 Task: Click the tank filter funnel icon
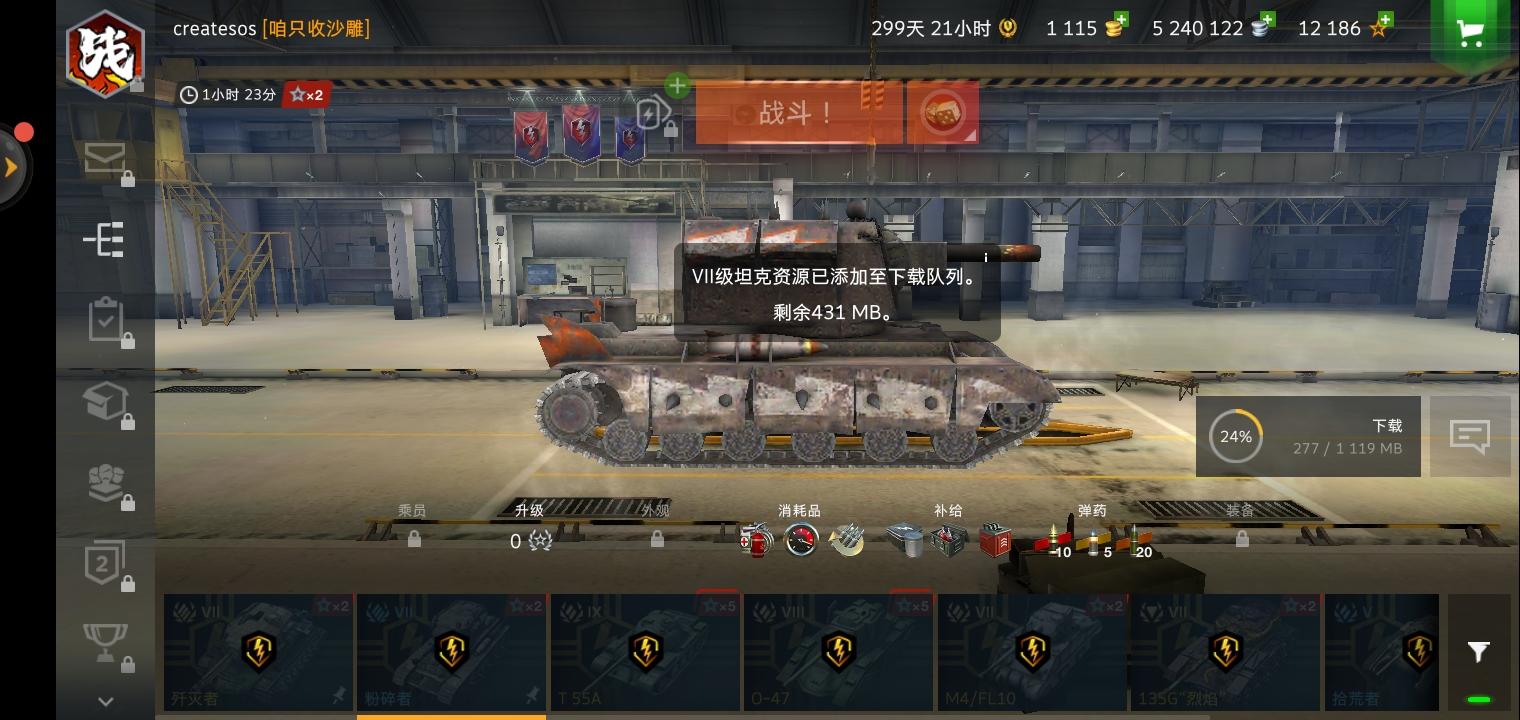pyautogui.click(x=1479, y=651)
